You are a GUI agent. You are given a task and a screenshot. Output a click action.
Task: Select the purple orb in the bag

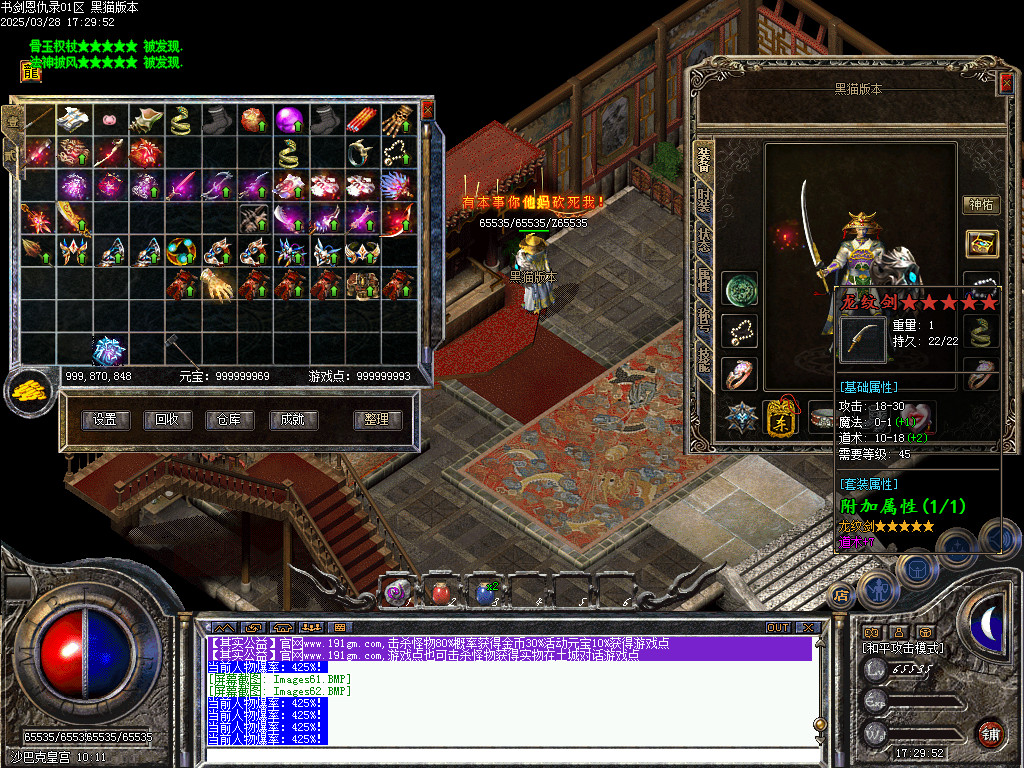click(x=289, y=119)
